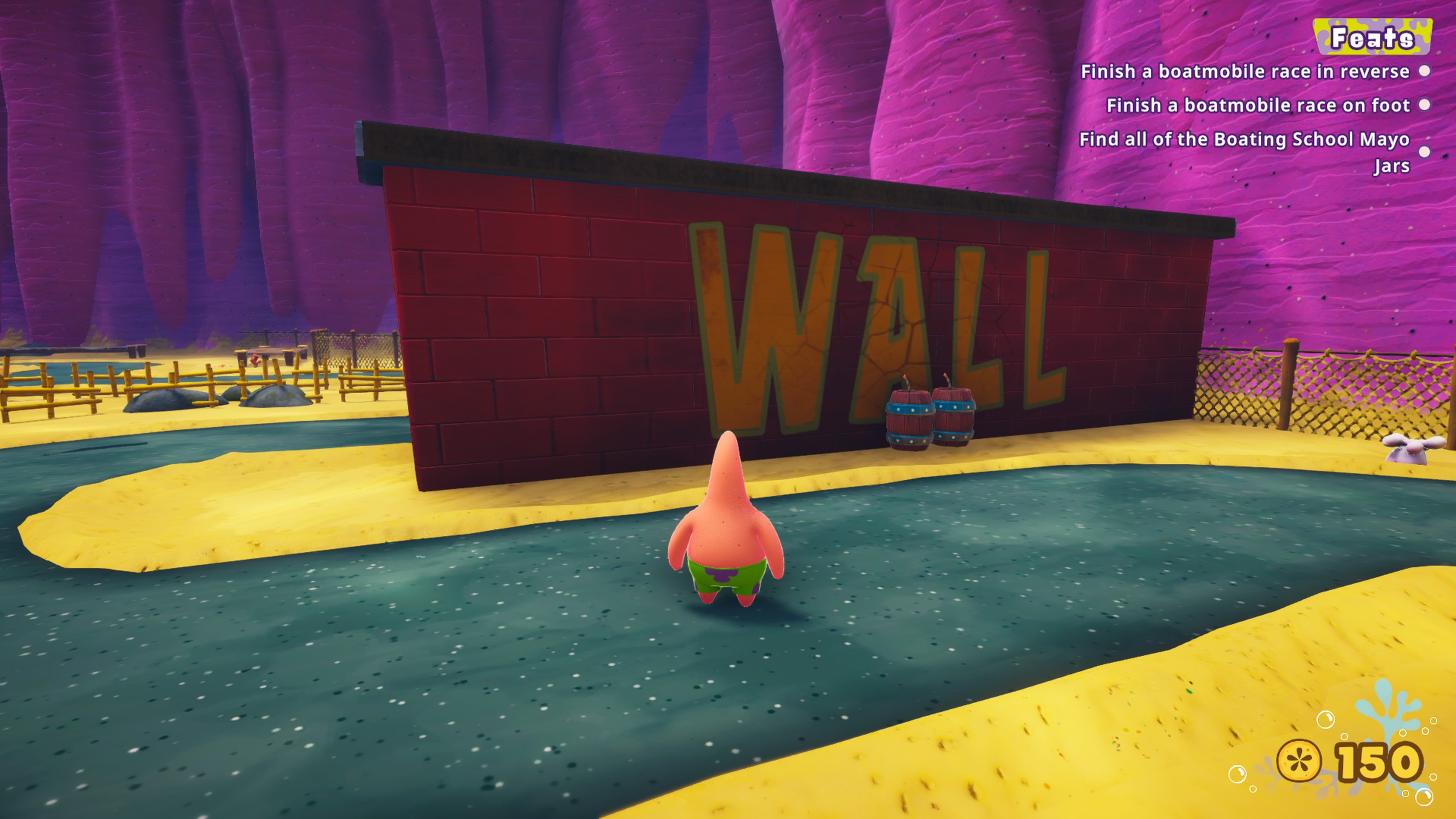Choose the boatmobile race on foot feat
This screenshot has height=819, width=1456.
click(x=1258, y=106)
